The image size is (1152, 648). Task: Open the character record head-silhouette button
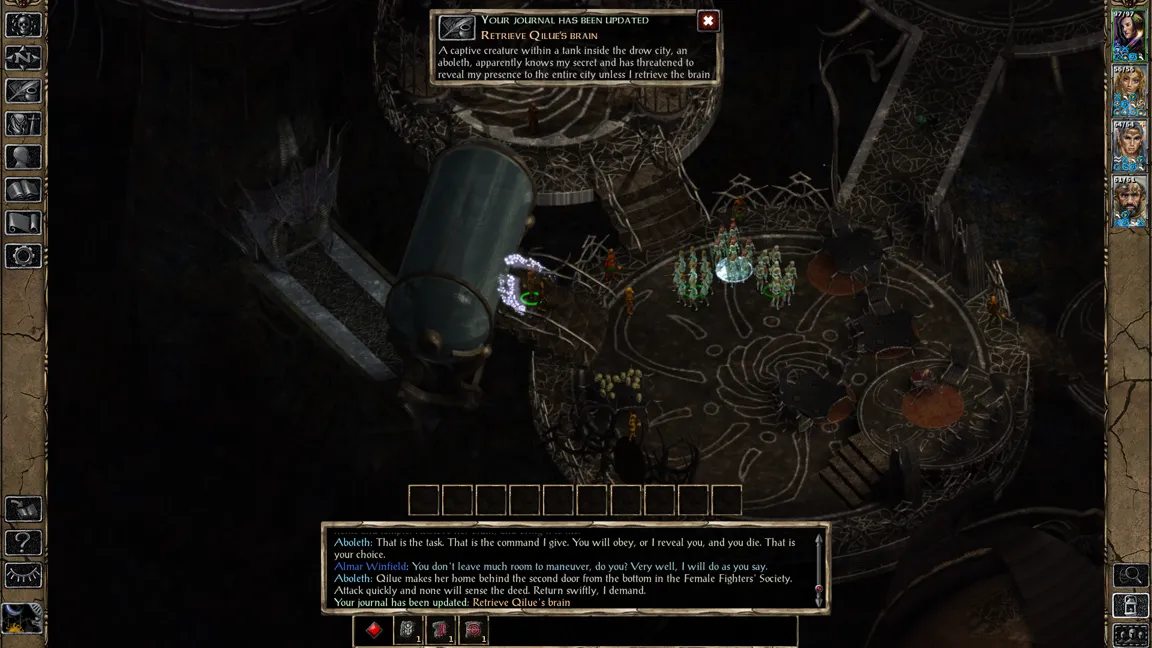pos(23,157)
